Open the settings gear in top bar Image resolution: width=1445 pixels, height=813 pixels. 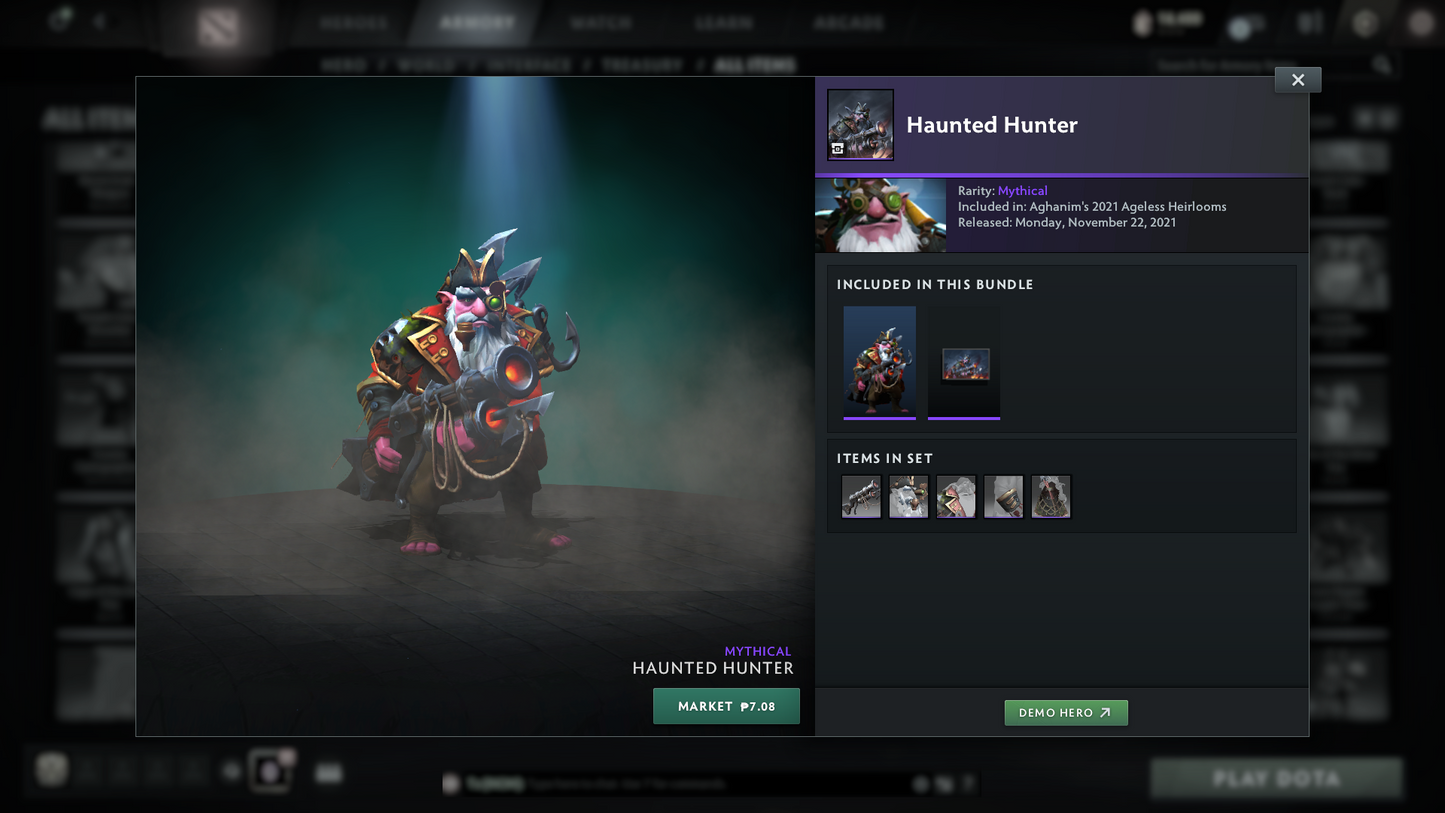1364,22
